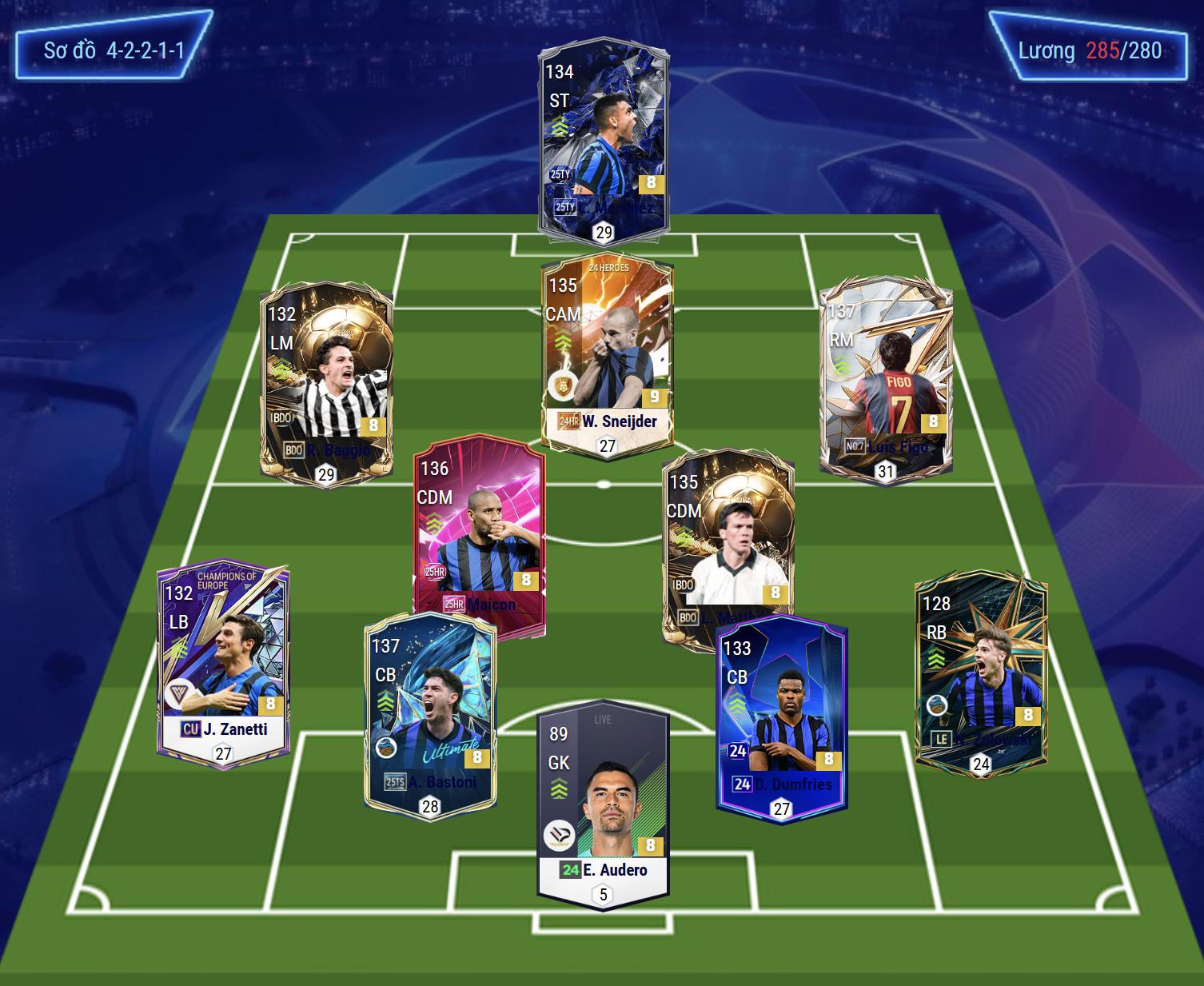Select J. Zanetti's LB card
This screenshot has width=1204, height=986.
tap(223, 664)
